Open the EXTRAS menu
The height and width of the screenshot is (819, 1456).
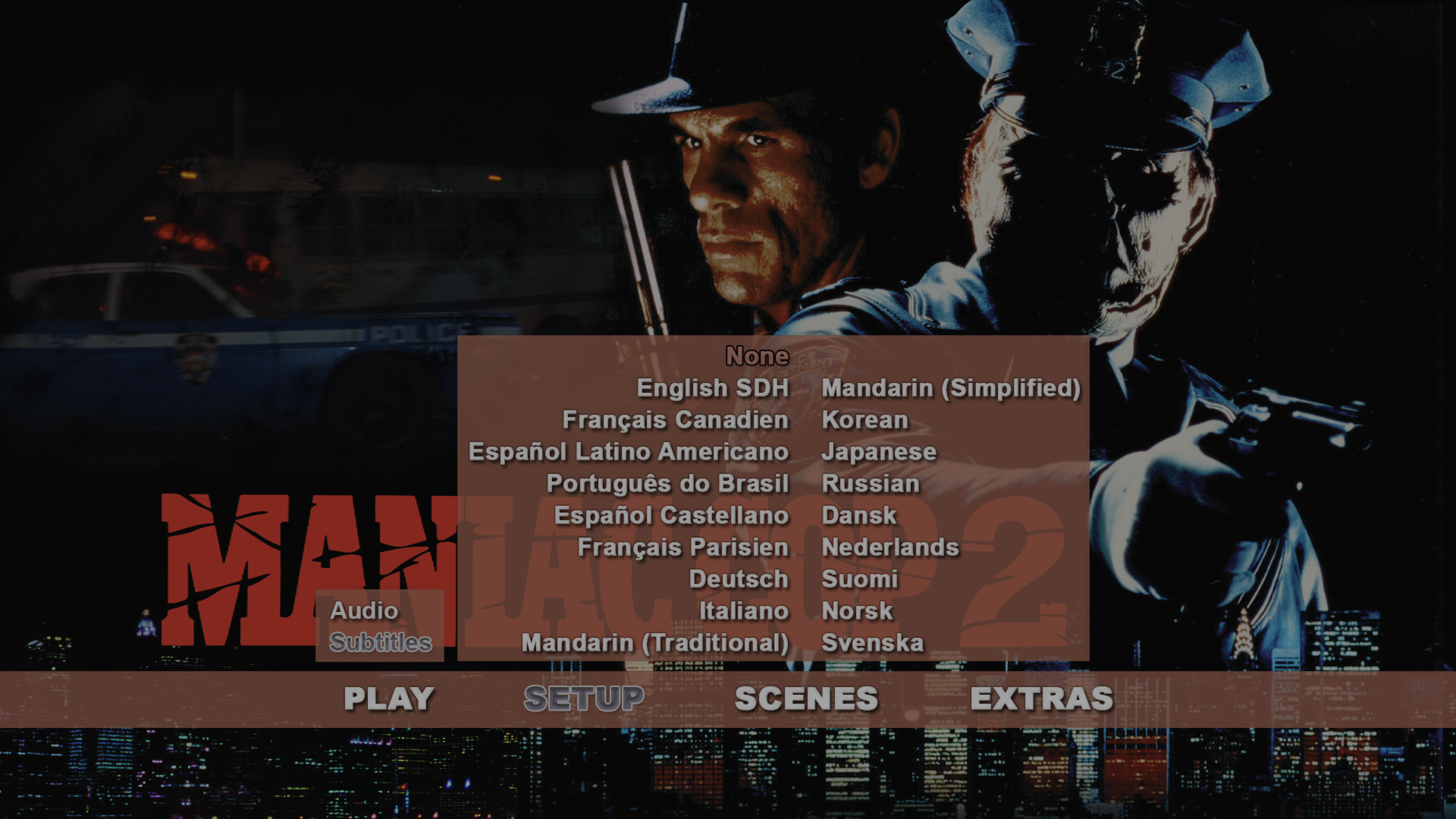click(x=1041, y=698)
